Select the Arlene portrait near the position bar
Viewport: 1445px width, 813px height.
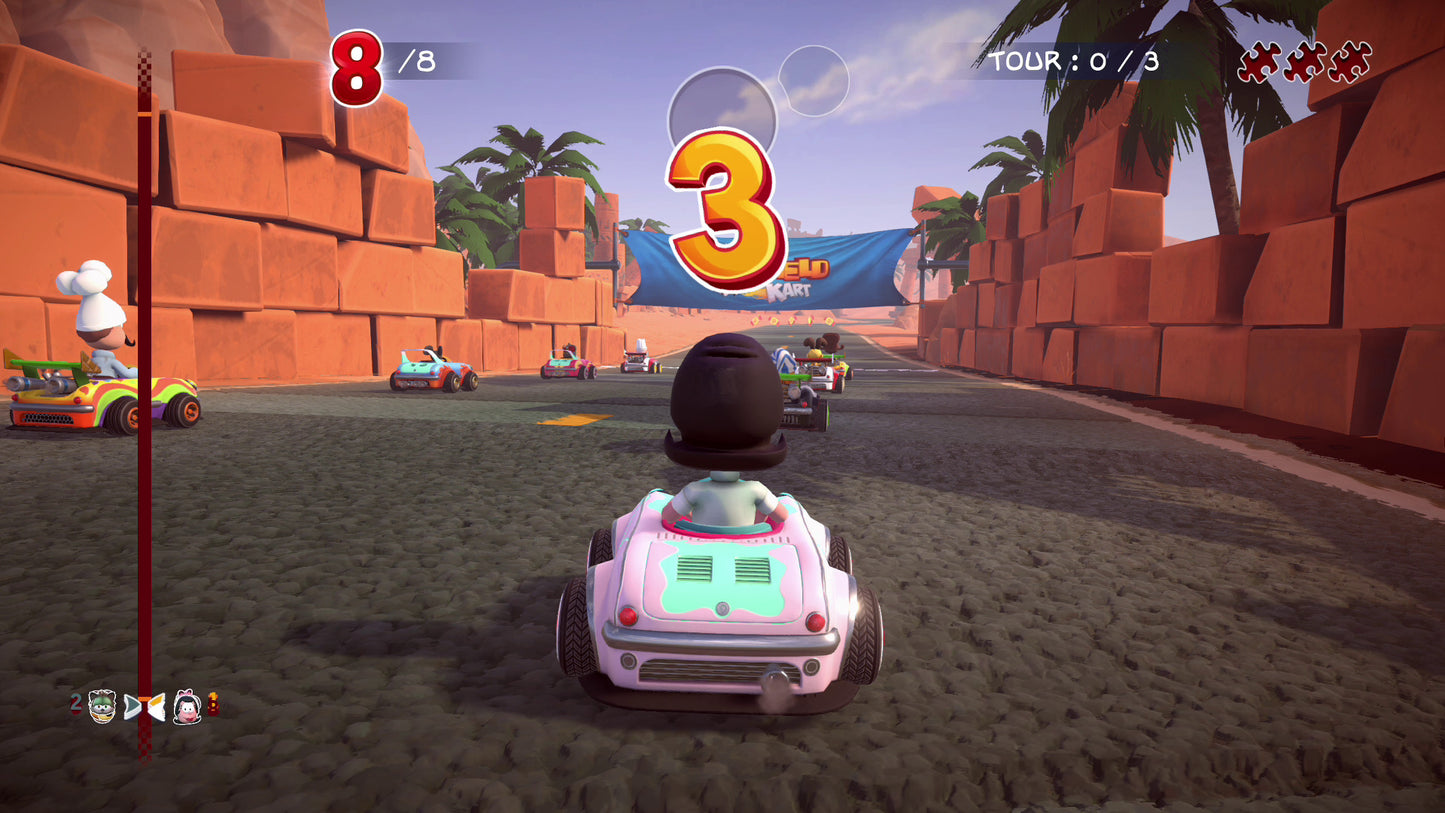185,707
